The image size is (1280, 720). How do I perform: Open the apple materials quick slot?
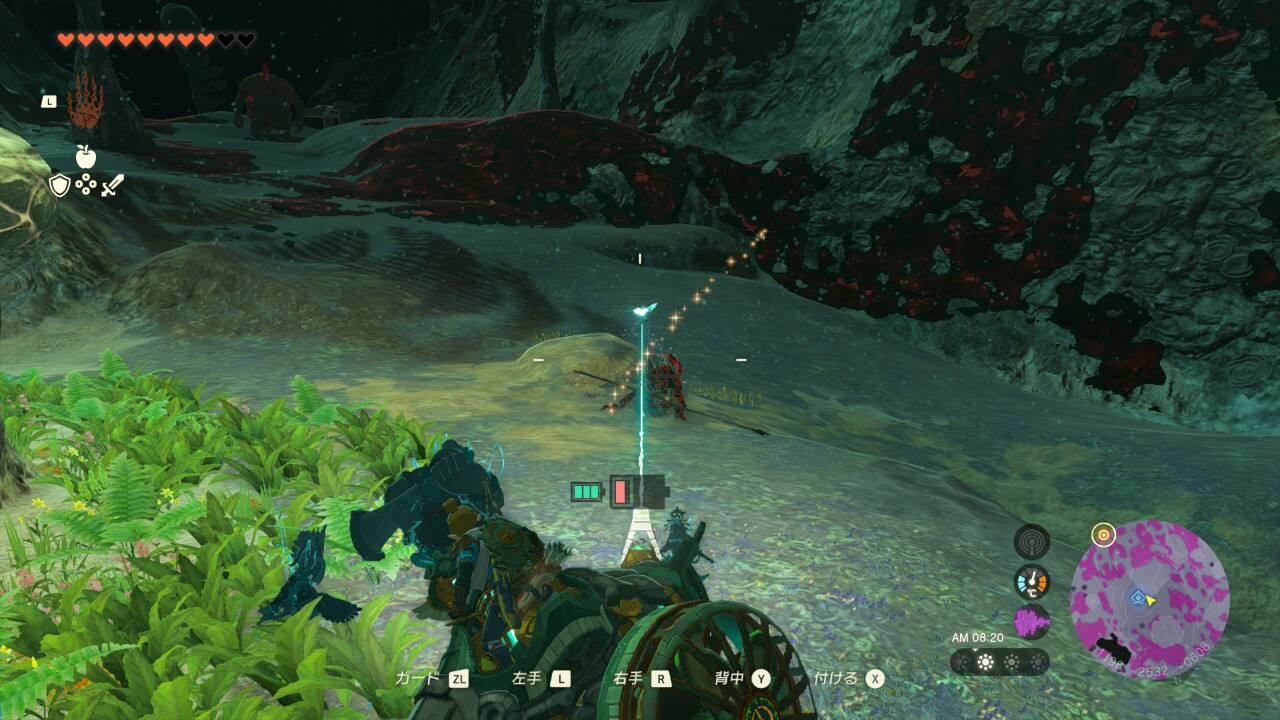[85, 156]
